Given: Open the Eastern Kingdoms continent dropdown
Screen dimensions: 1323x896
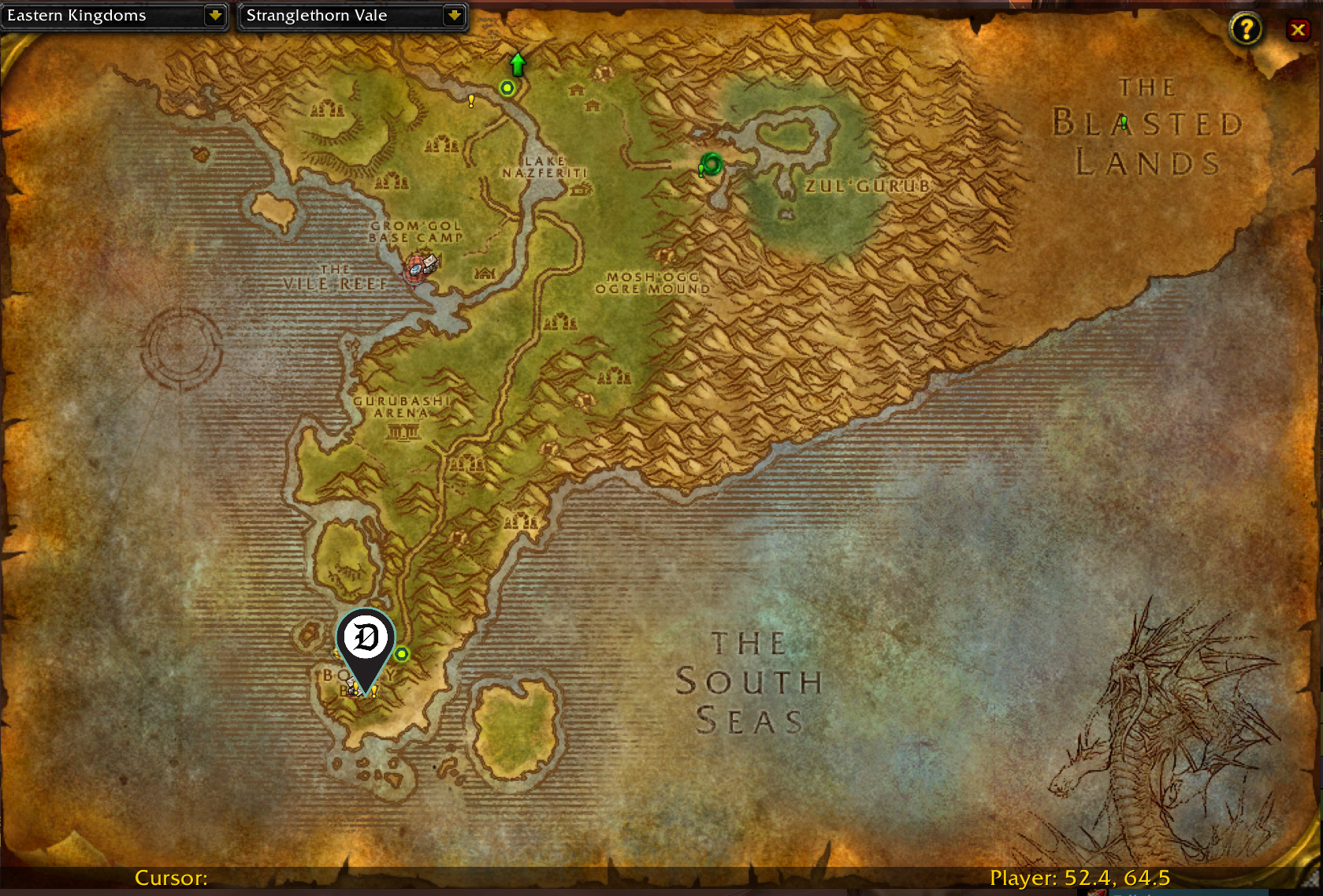Looking at the screenshot, I should (115, 16).
